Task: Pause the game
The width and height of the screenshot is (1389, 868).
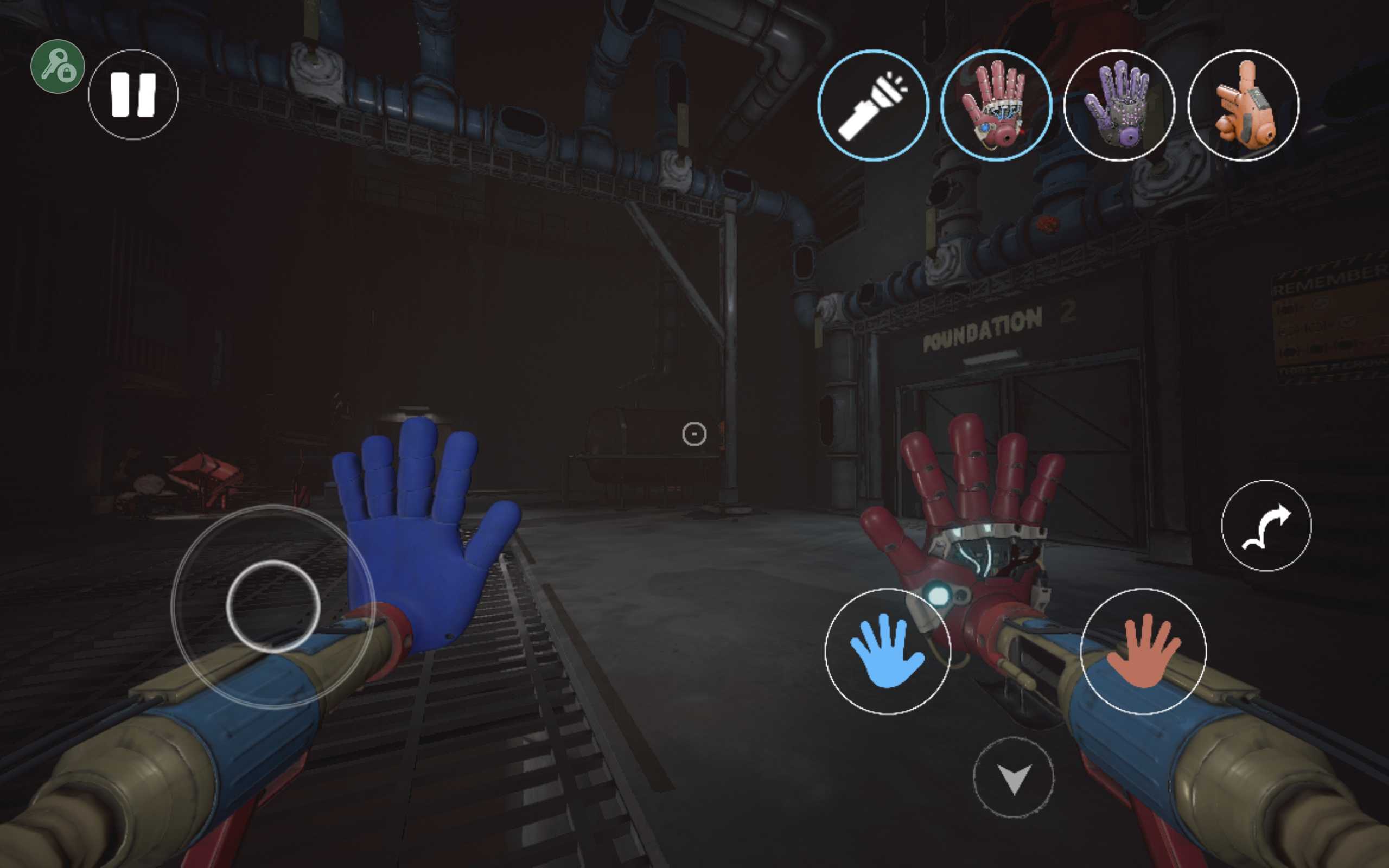Action: [x=133, y=95]
